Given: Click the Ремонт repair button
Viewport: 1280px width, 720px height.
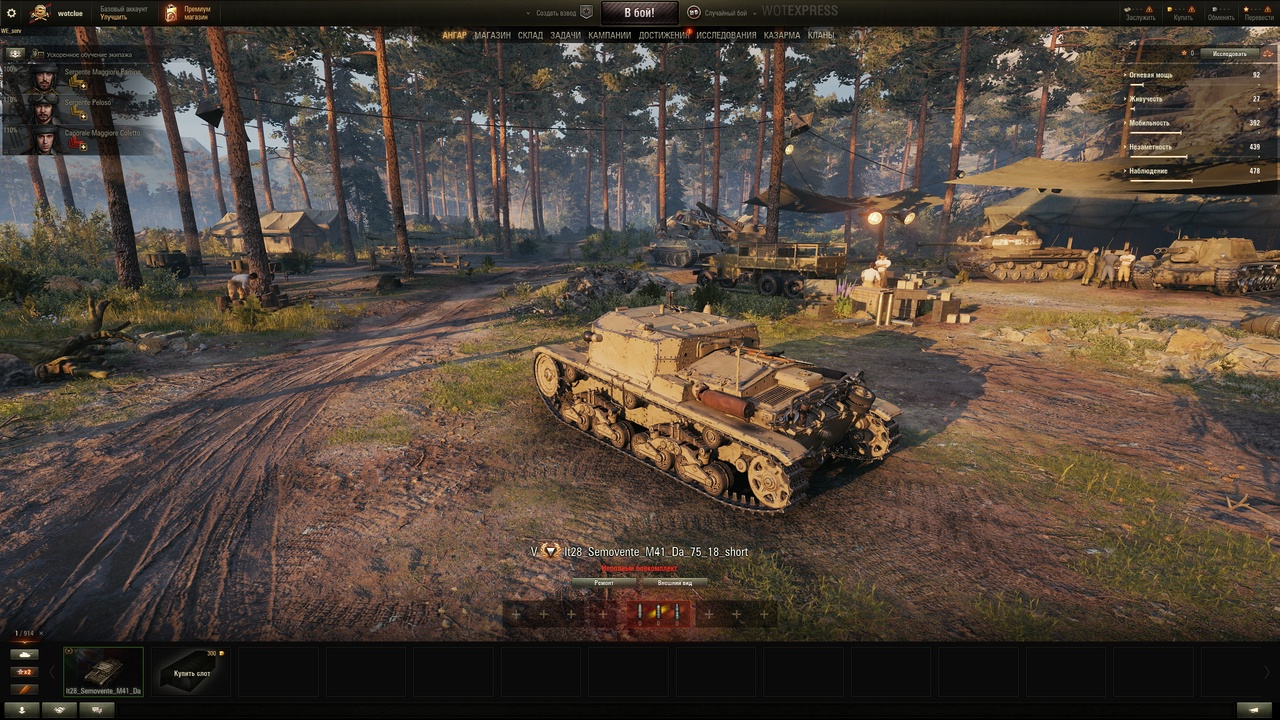Looking at the screenshot, I should (604, 582).
